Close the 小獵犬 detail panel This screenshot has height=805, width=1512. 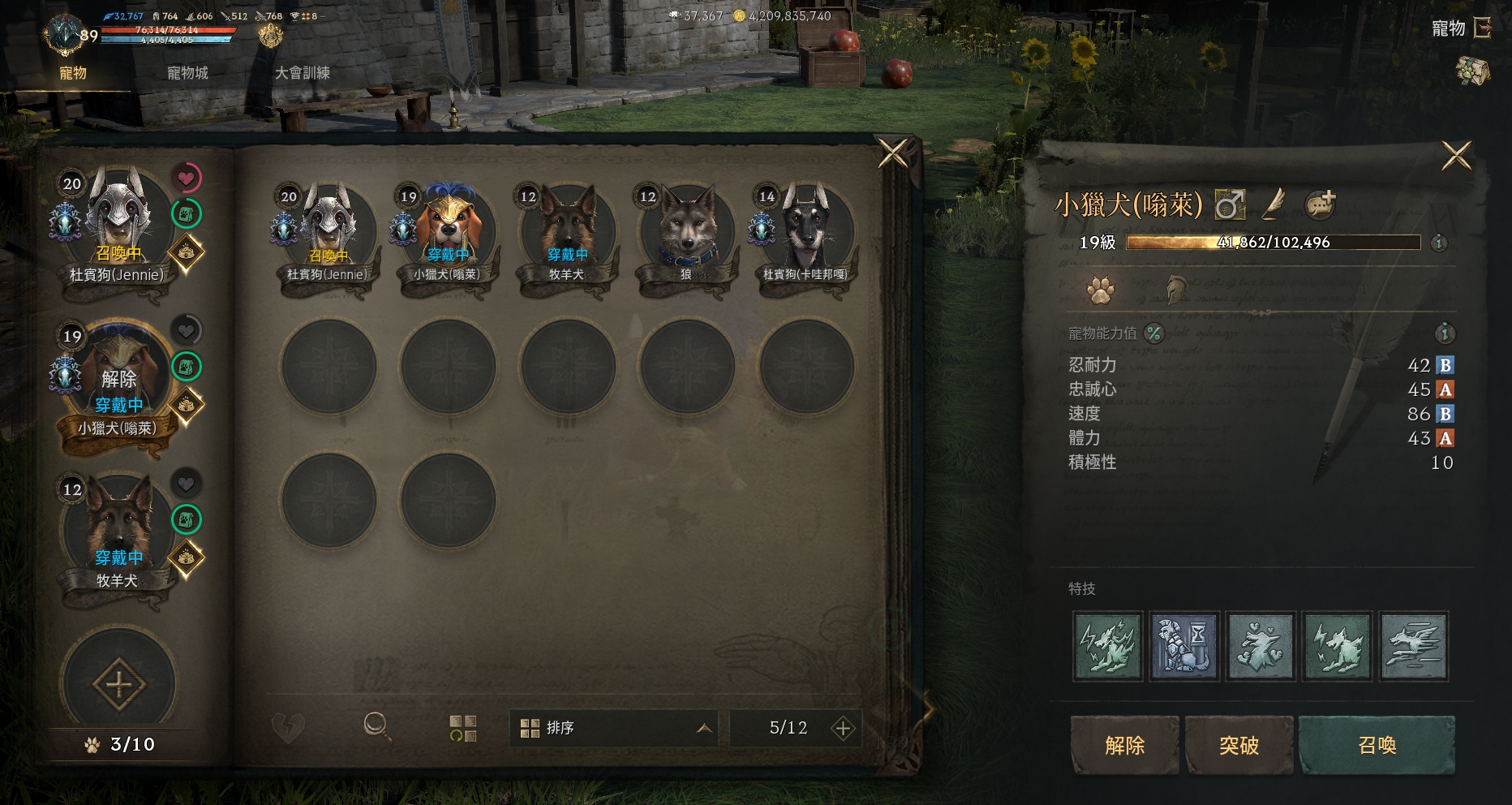[x=1456, y=155]
